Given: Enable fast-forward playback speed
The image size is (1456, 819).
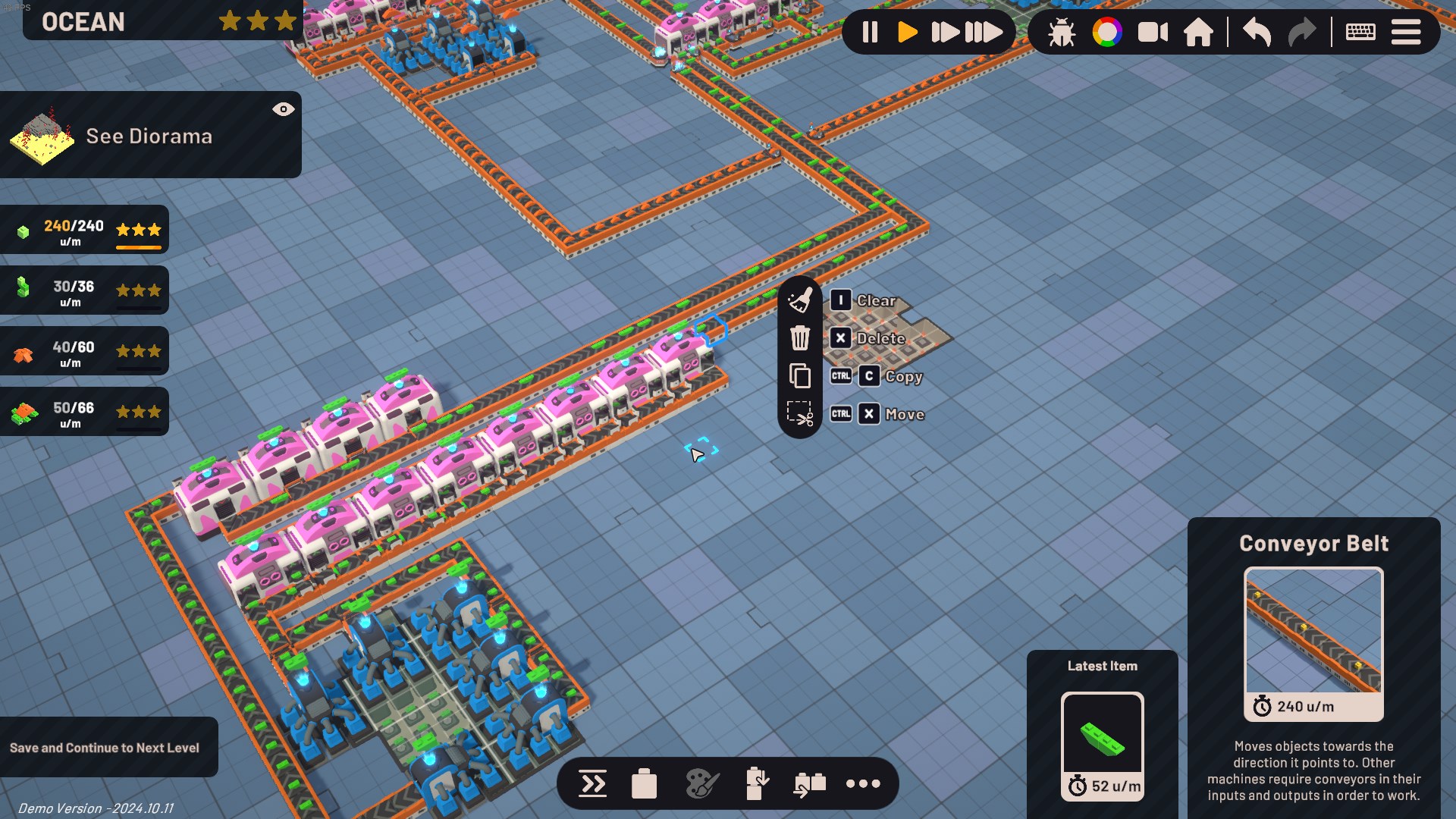Looking at the screenshot, I should tap(947, 32).
